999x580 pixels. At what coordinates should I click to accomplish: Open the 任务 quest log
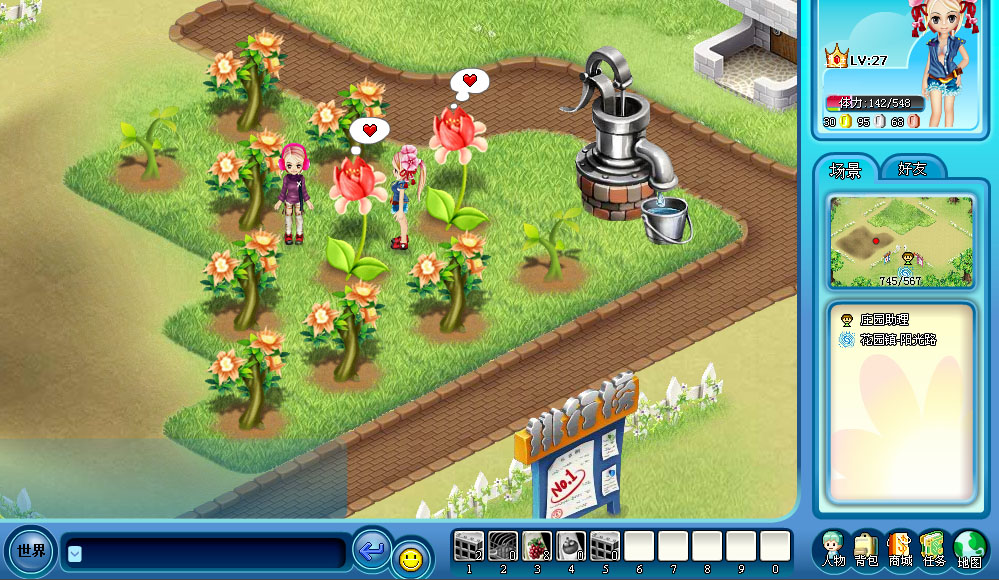point(934,549)
